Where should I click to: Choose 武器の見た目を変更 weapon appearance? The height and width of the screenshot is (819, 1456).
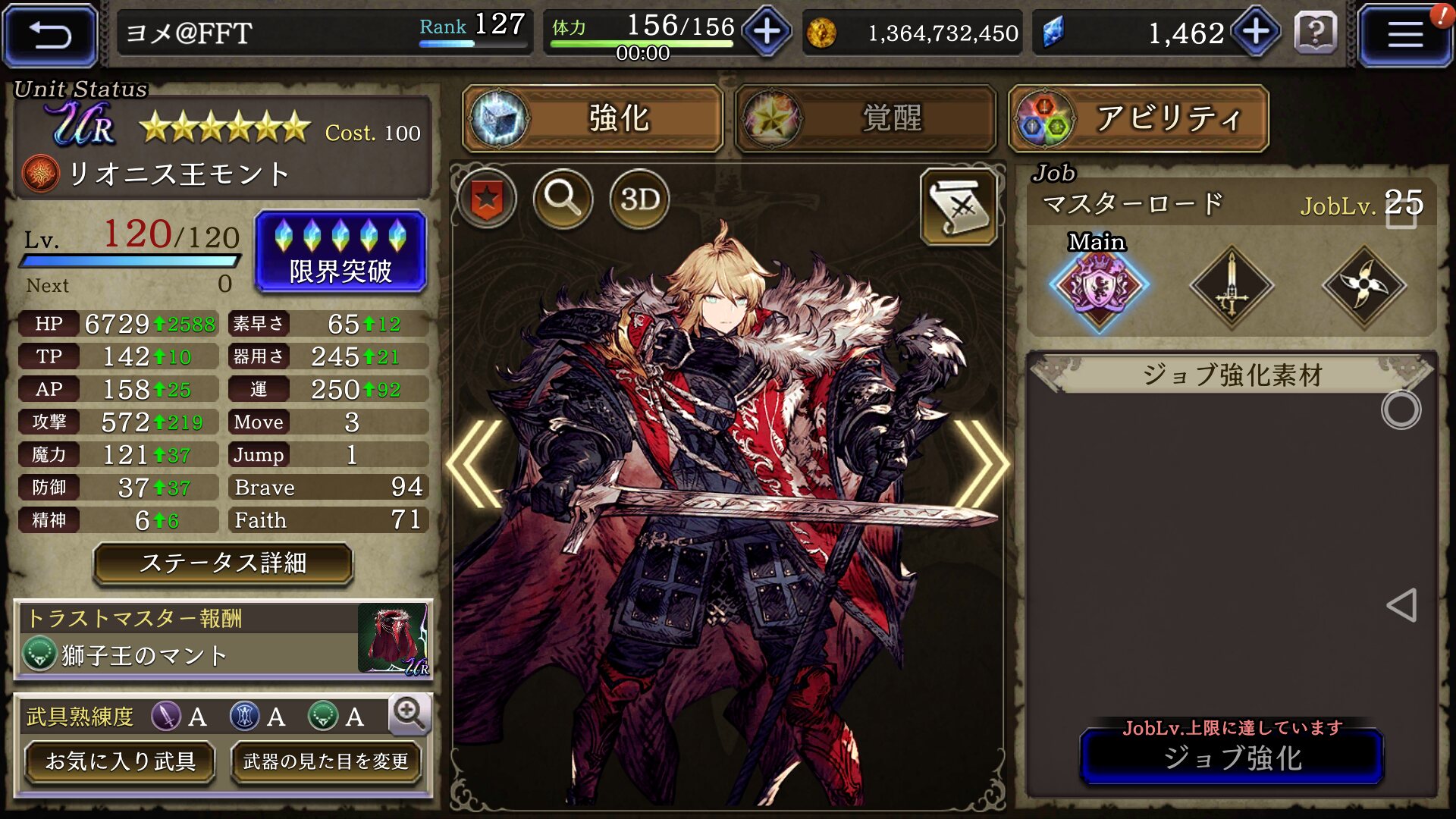325,761
